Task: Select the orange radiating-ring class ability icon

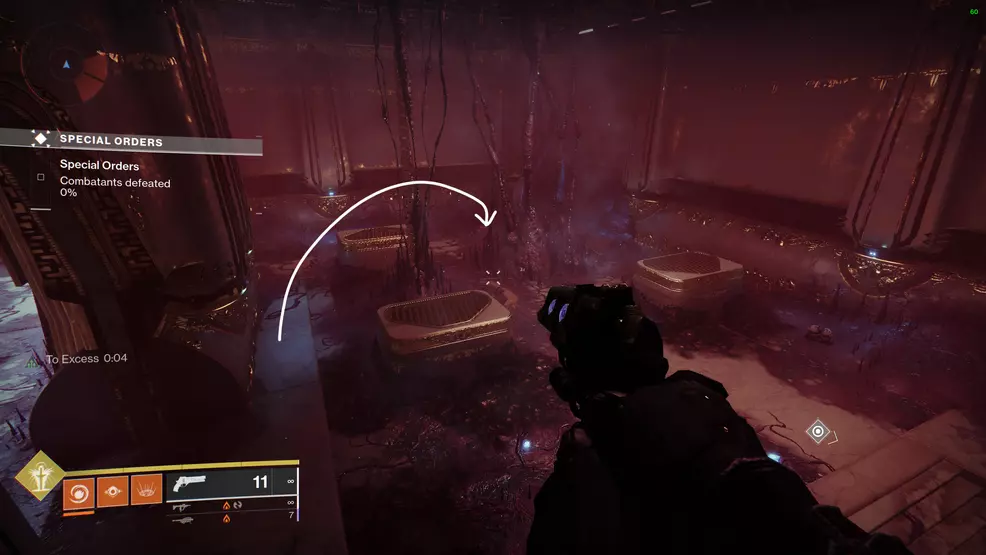Action: click(146, 491)
